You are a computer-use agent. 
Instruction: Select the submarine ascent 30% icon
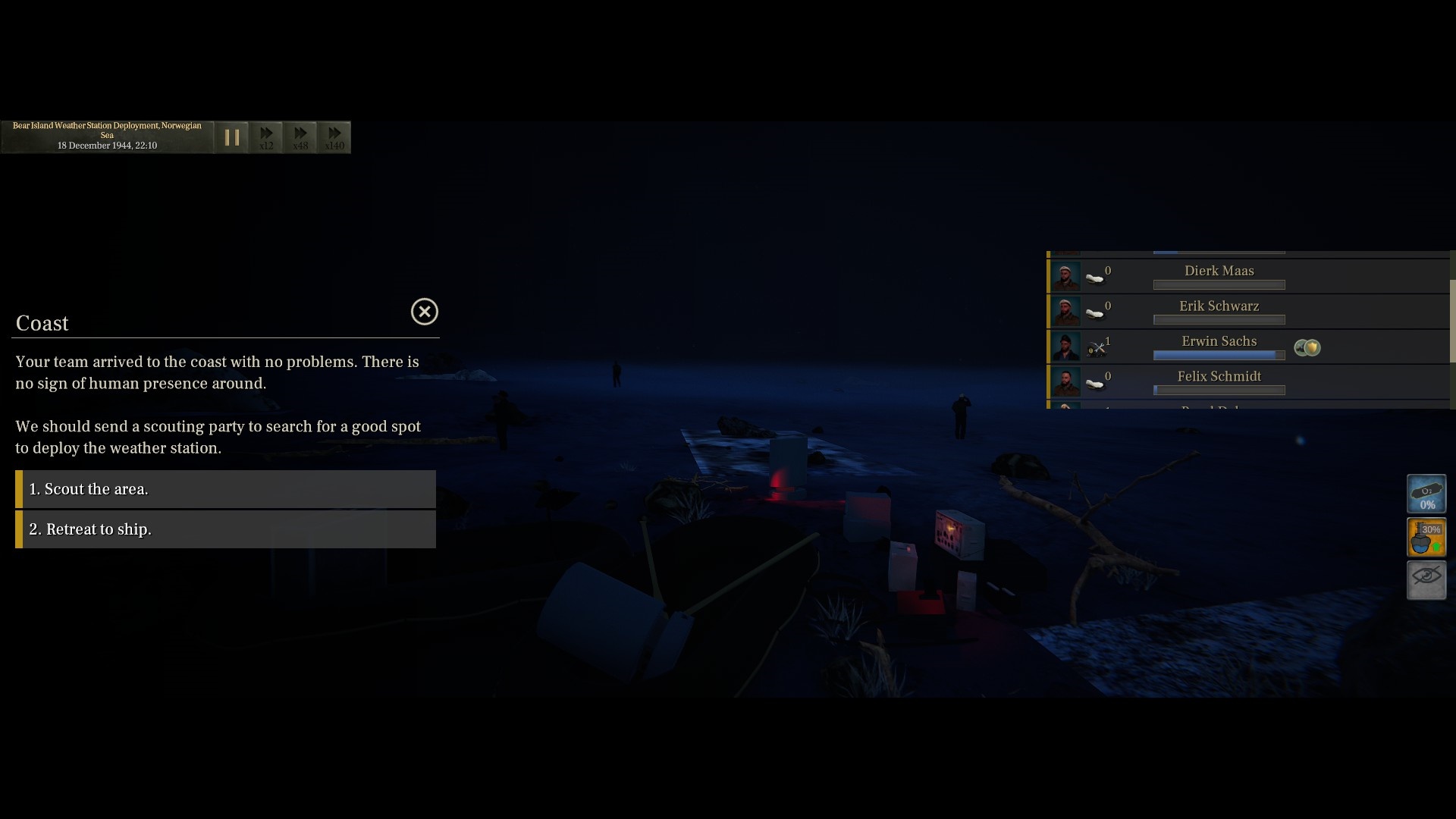click(1426, 537)
